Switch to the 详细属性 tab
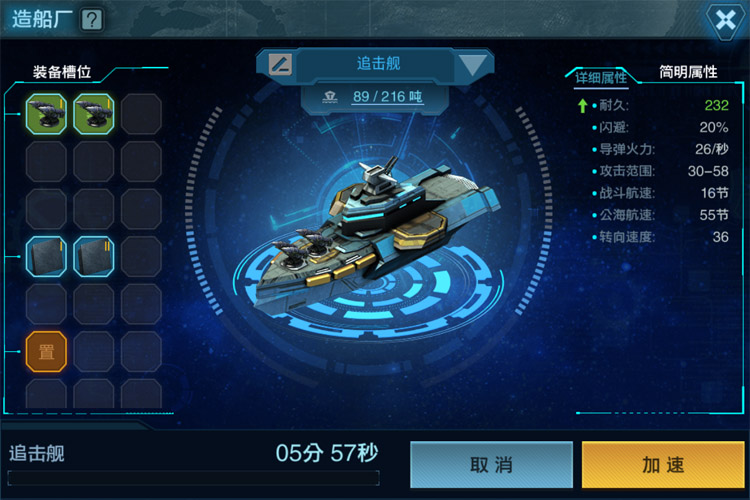This screenshot has width=750, height=500. [x=600, y=77]
